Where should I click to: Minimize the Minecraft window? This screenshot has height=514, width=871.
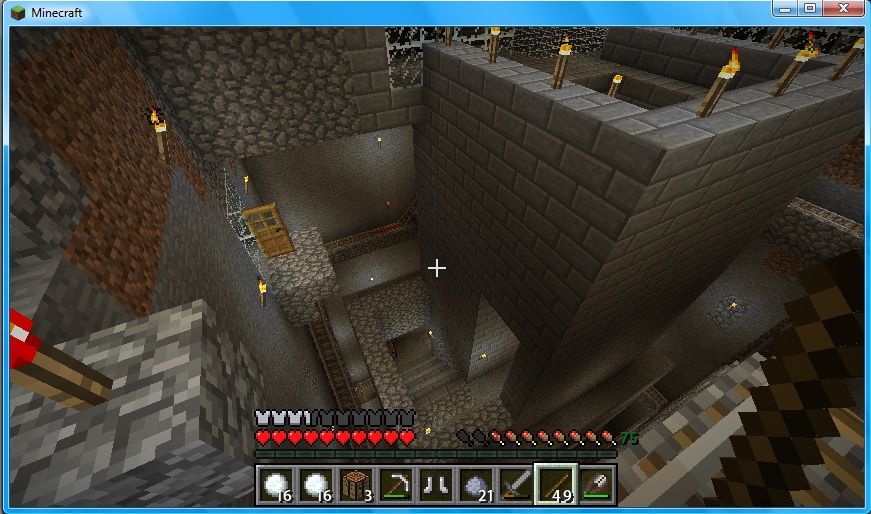[783, 9]
